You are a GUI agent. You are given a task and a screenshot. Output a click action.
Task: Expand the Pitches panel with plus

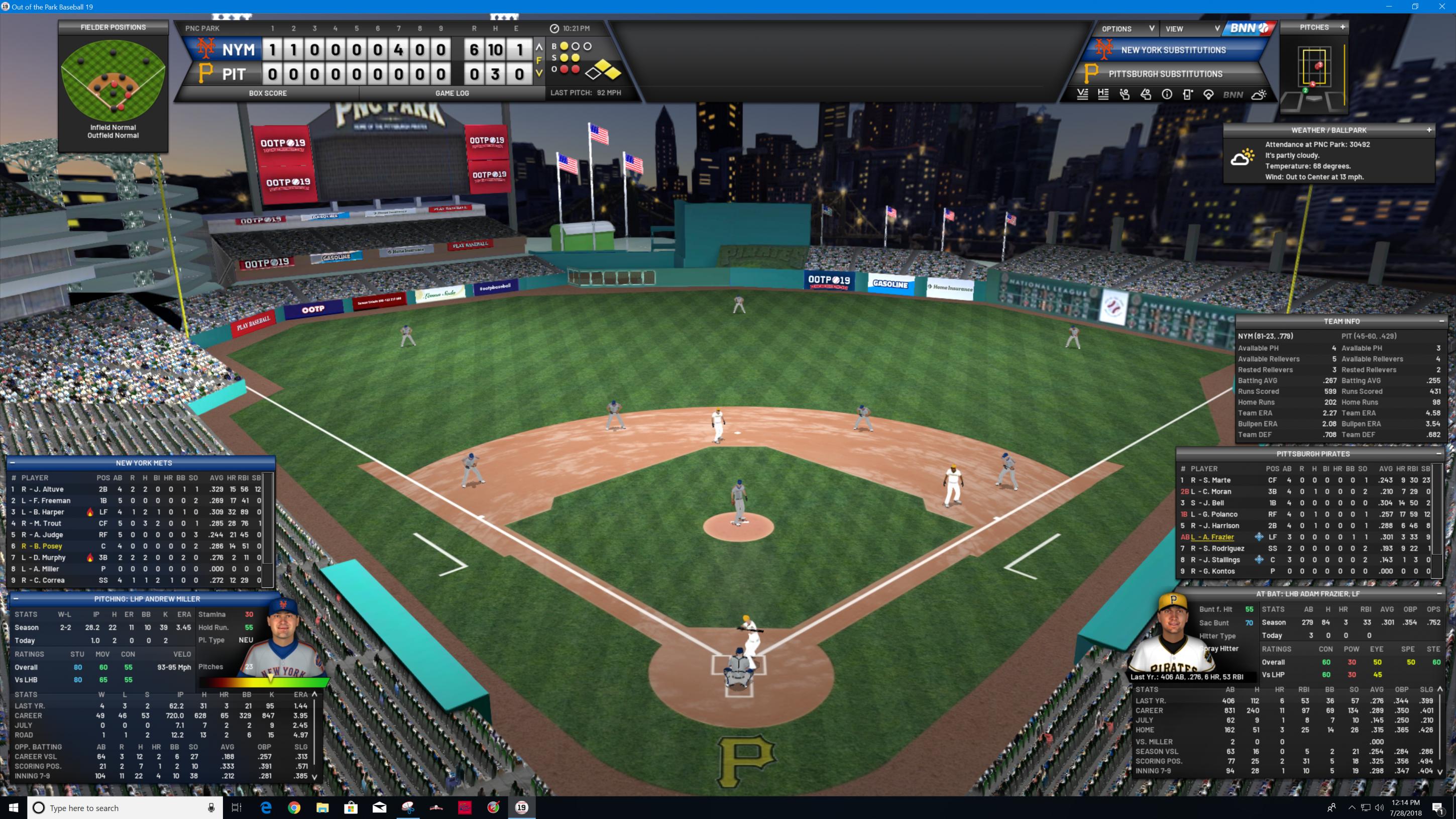[1342, 27]
